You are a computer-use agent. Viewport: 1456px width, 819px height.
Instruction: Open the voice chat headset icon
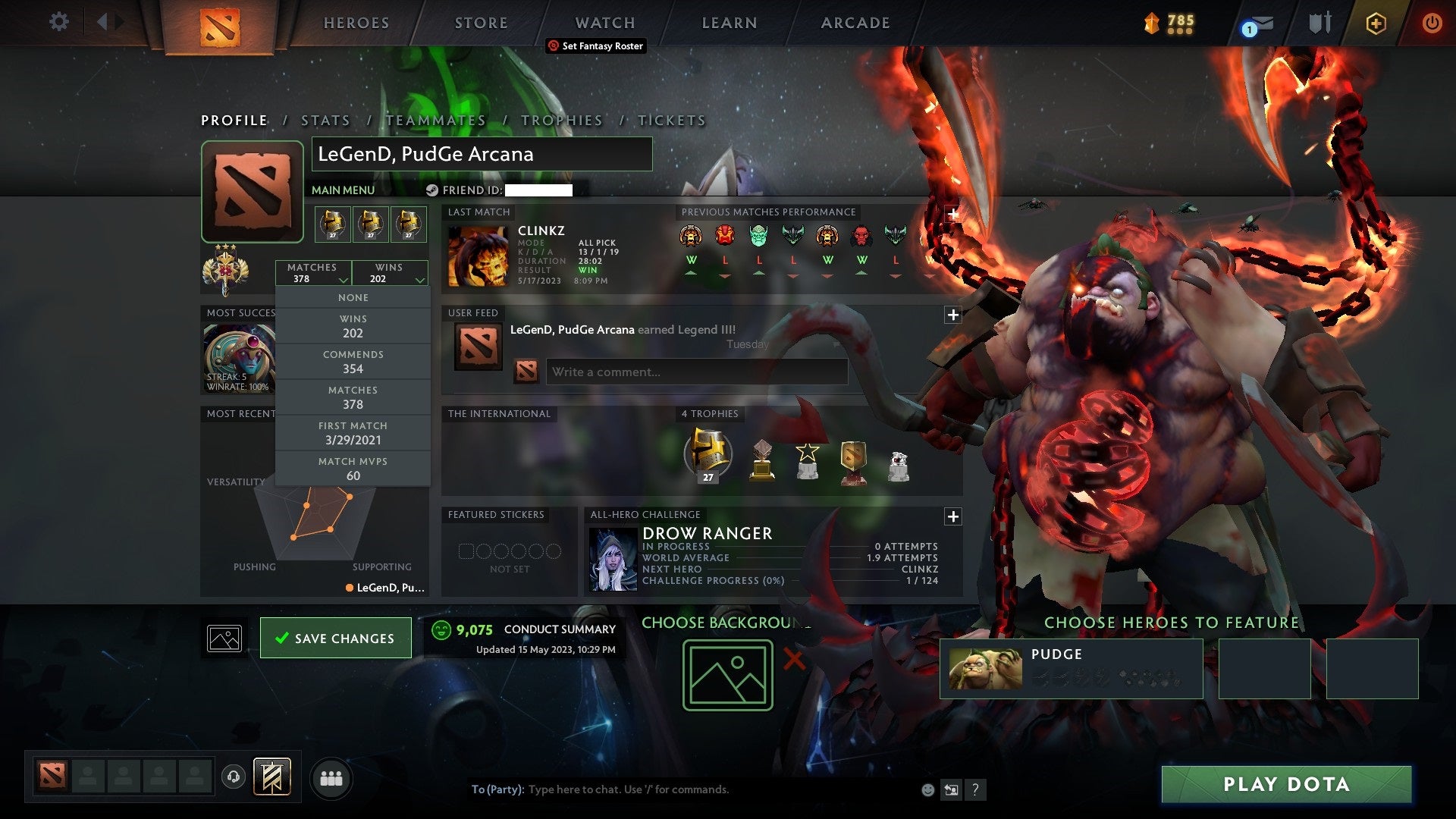tap(233, 778)
